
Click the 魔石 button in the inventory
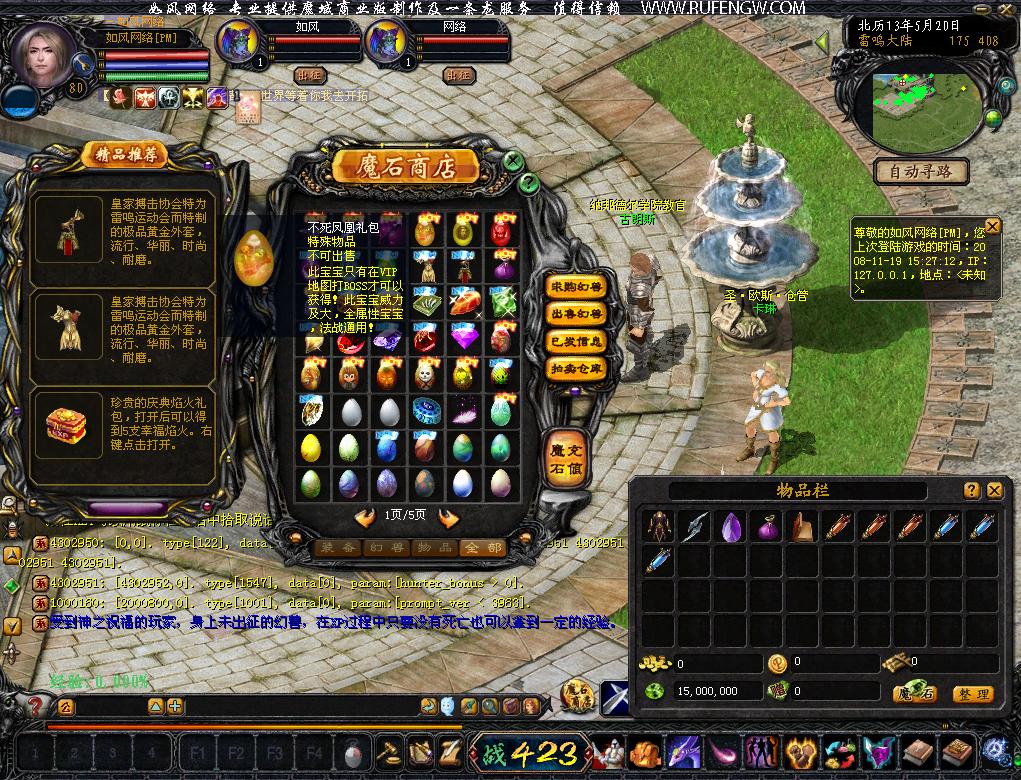914,693
